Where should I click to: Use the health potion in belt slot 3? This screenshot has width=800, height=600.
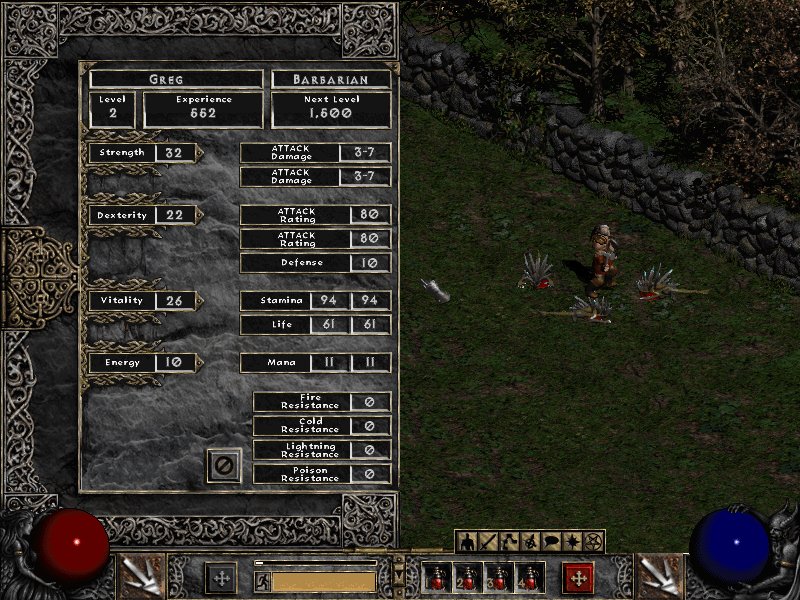[499, 579]
